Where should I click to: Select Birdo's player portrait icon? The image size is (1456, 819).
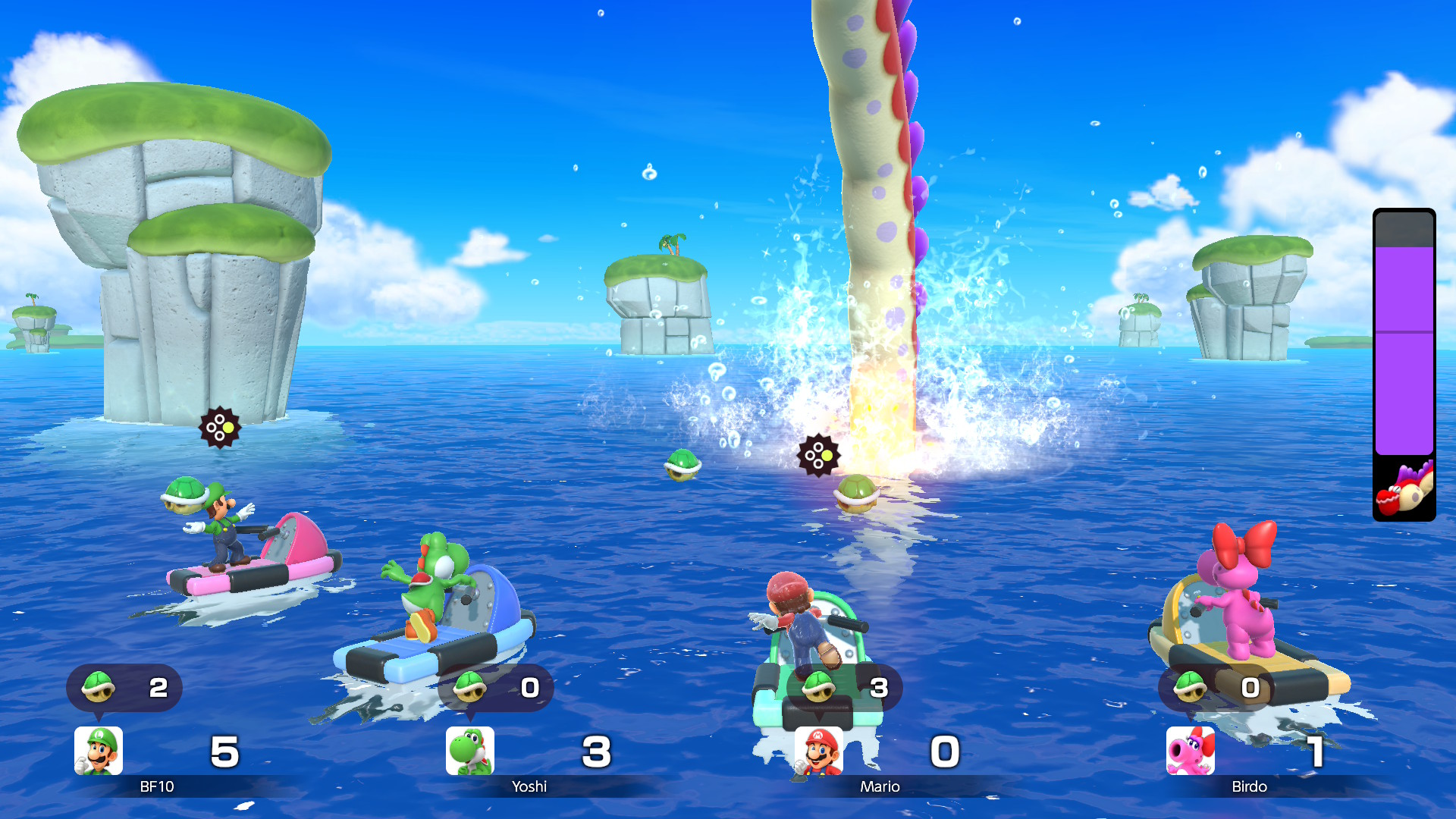click(x=1190, y=751)
